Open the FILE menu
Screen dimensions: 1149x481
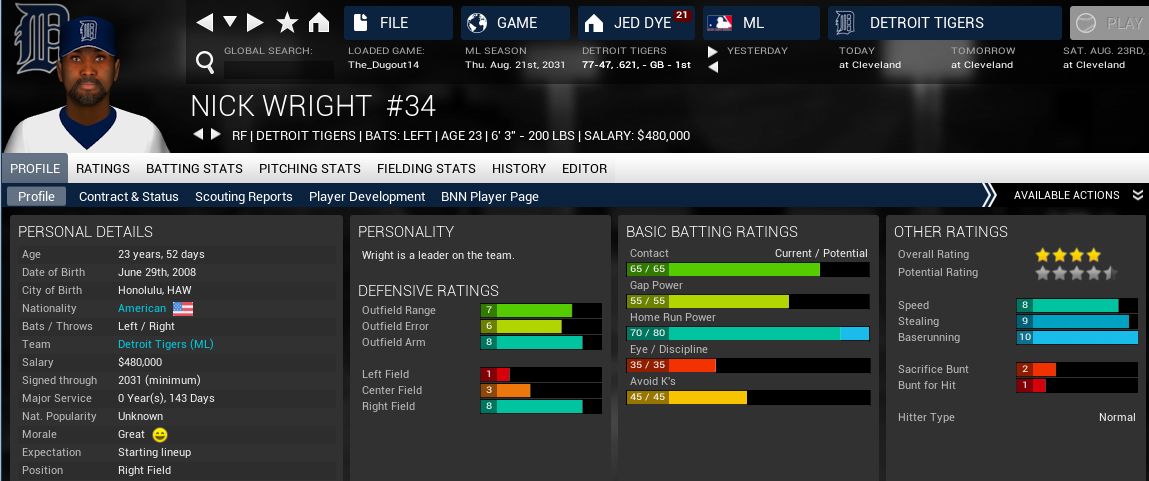(x=397, y=23)
